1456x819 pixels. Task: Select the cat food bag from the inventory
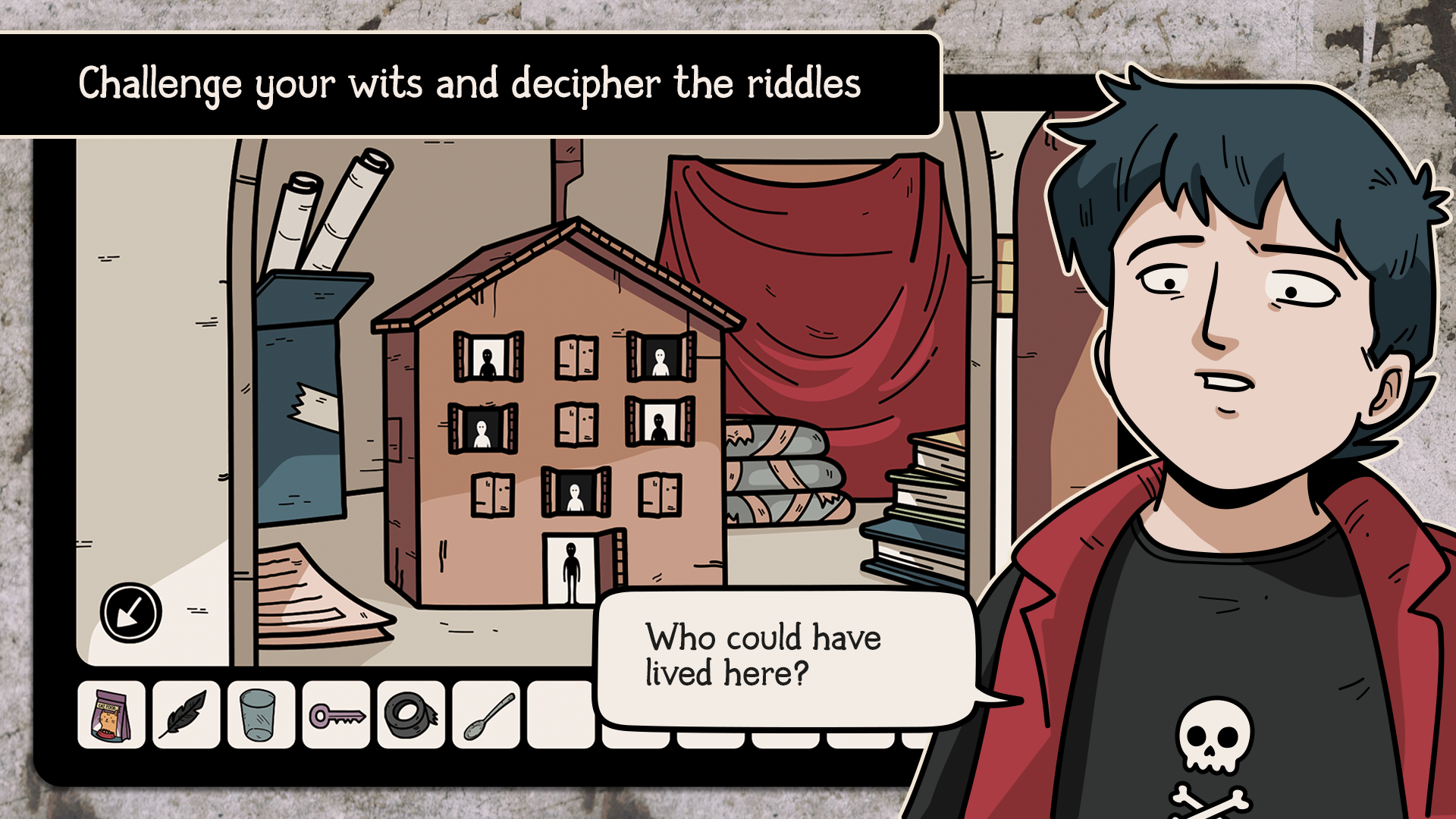(110, 715)
